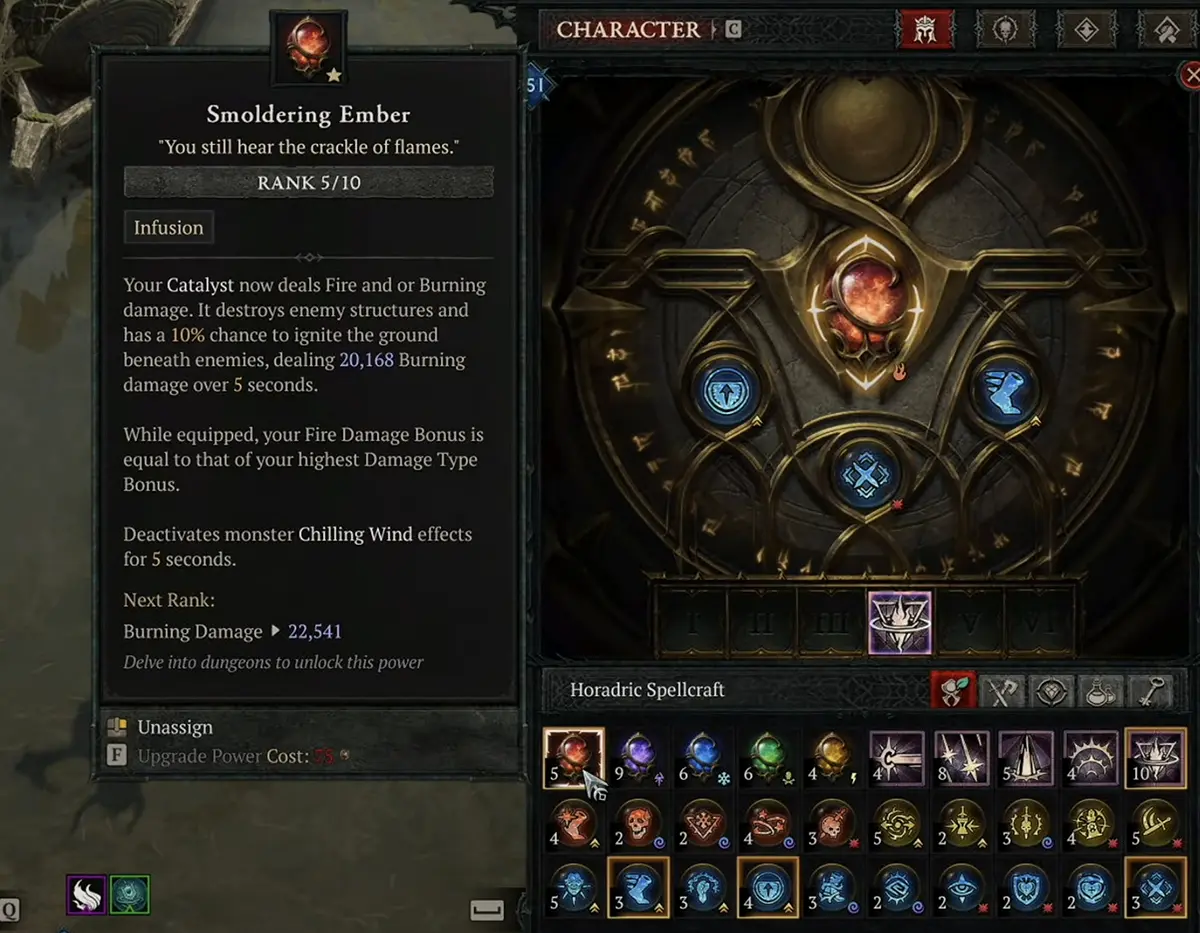The image size is (1200, 933).
Task: Choose the blue eye arcana icon
Action: [x=961, y=889]
